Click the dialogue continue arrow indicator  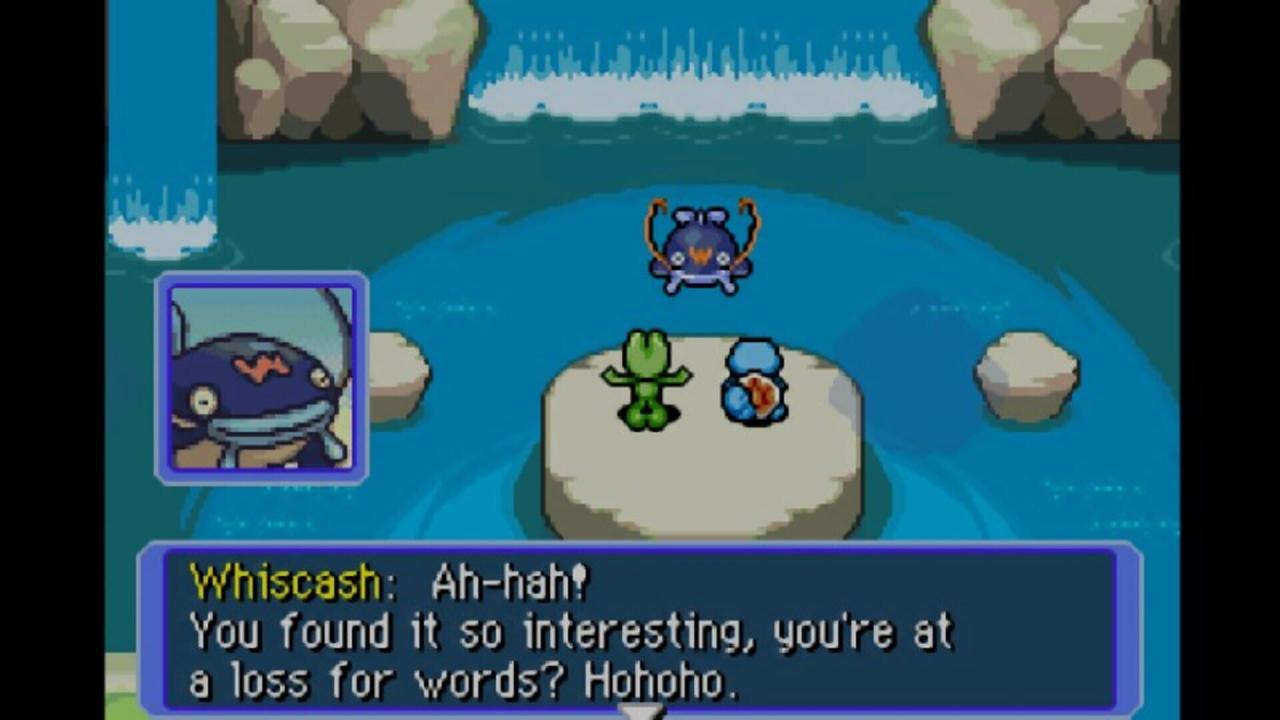point(639,711)
